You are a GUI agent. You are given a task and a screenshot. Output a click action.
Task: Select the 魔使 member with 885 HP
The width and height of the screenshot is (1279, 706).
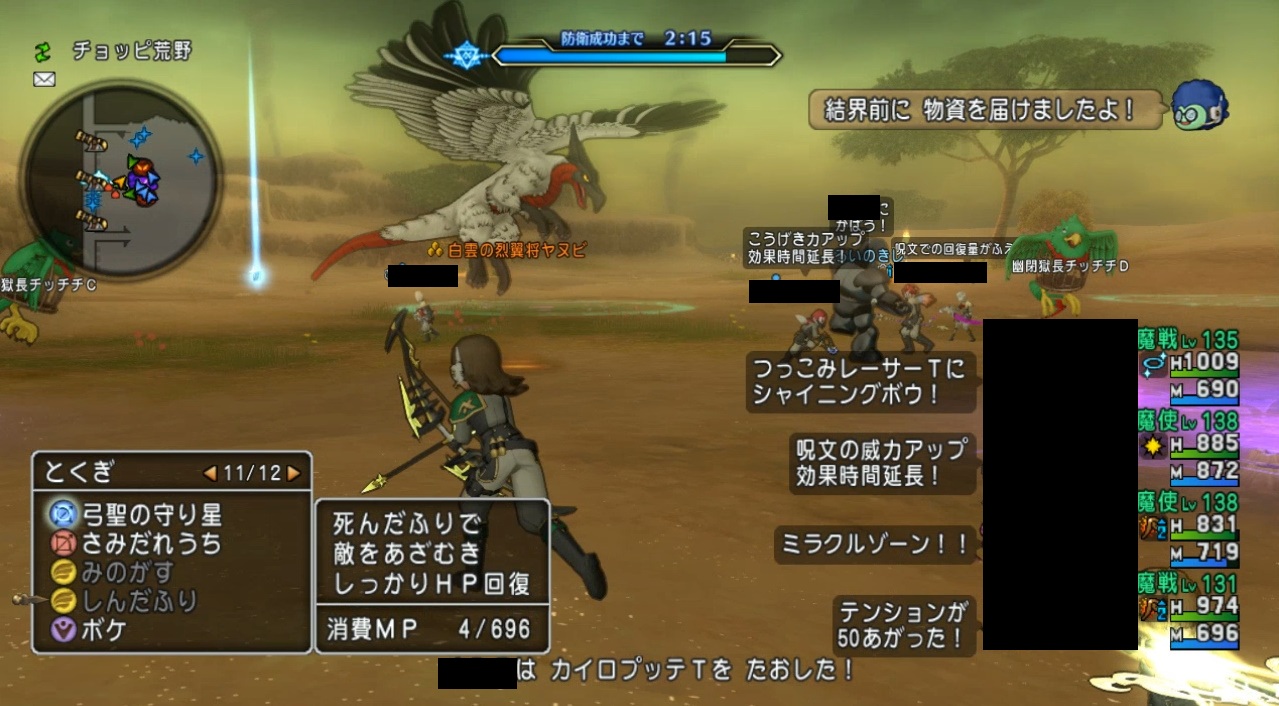1189,446
